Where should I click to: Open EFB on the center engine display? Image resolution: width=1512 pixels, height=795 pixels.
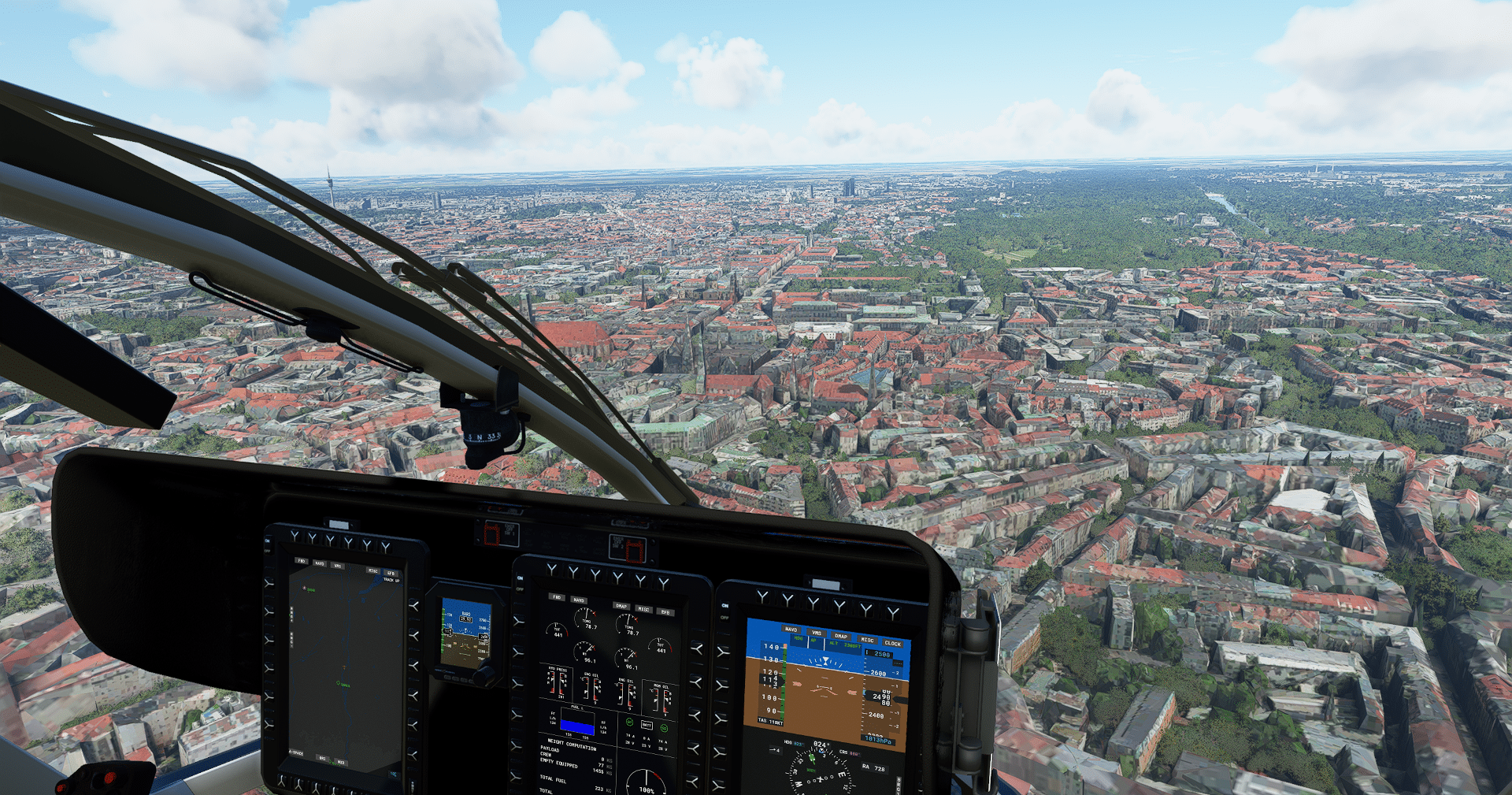(x=665, y=611)
